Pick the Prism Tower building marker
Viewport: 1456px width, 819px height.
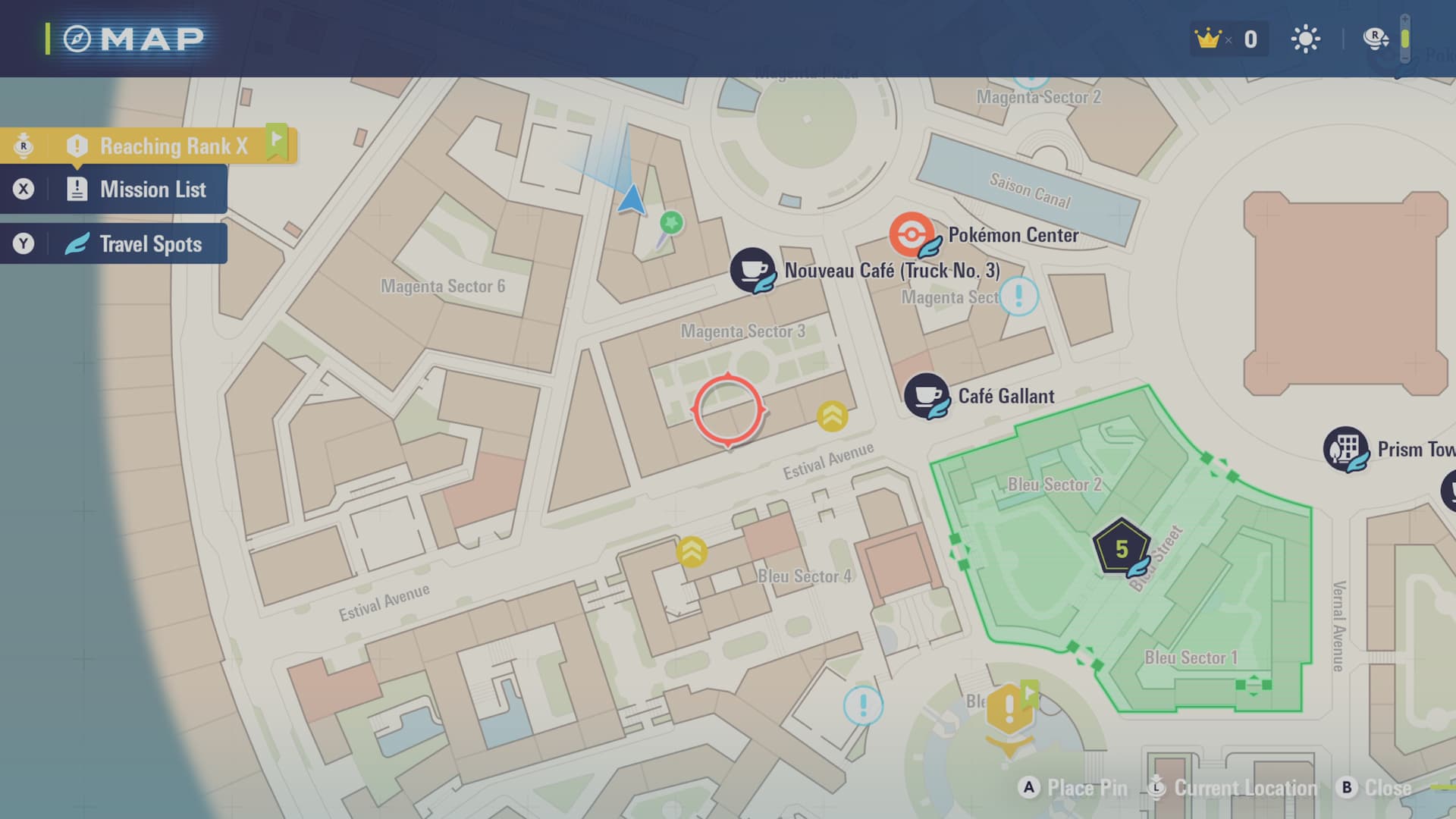click(1346, 449)
